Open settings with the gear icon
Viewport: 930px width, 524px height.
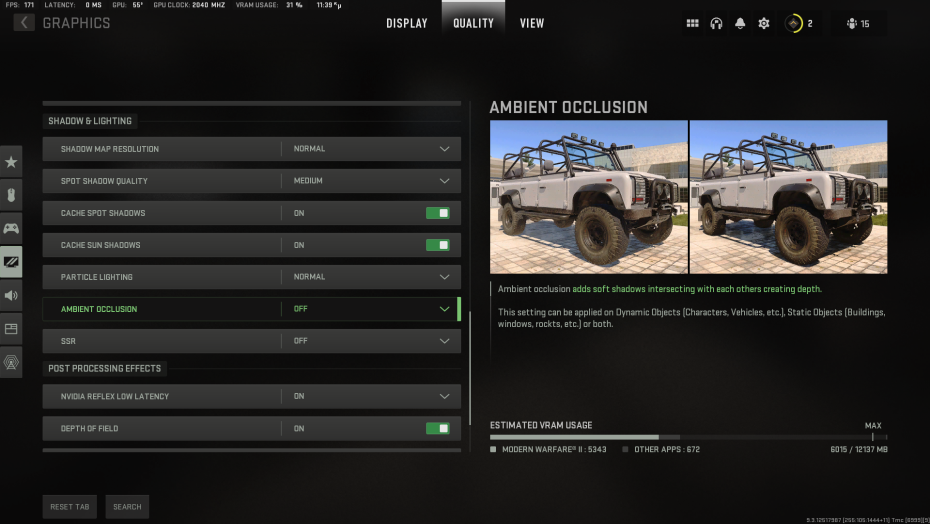(x=764, y=23)
